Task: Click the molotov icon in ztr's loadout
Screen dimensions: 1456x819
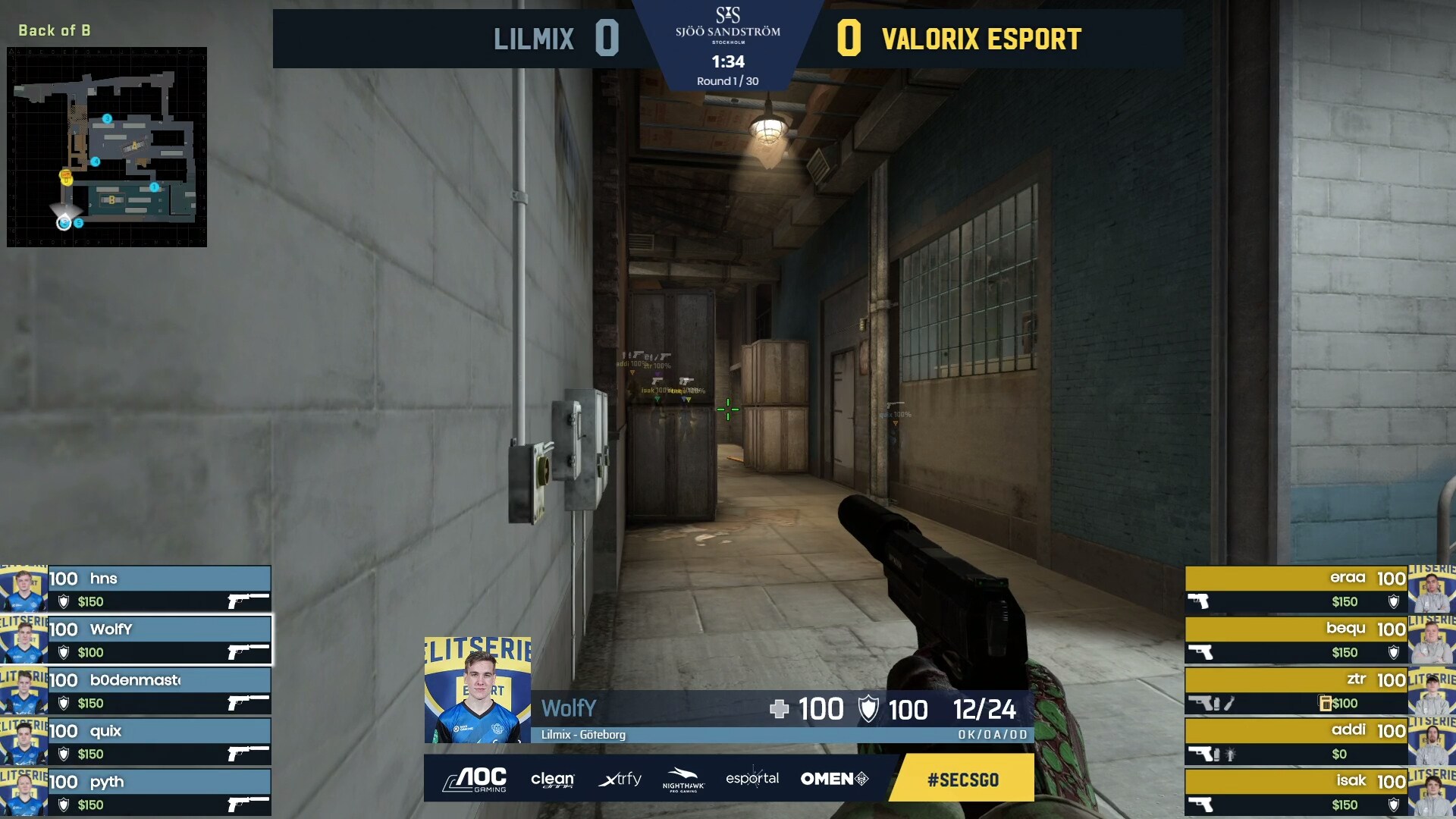Action: (x=1231, y=704)
